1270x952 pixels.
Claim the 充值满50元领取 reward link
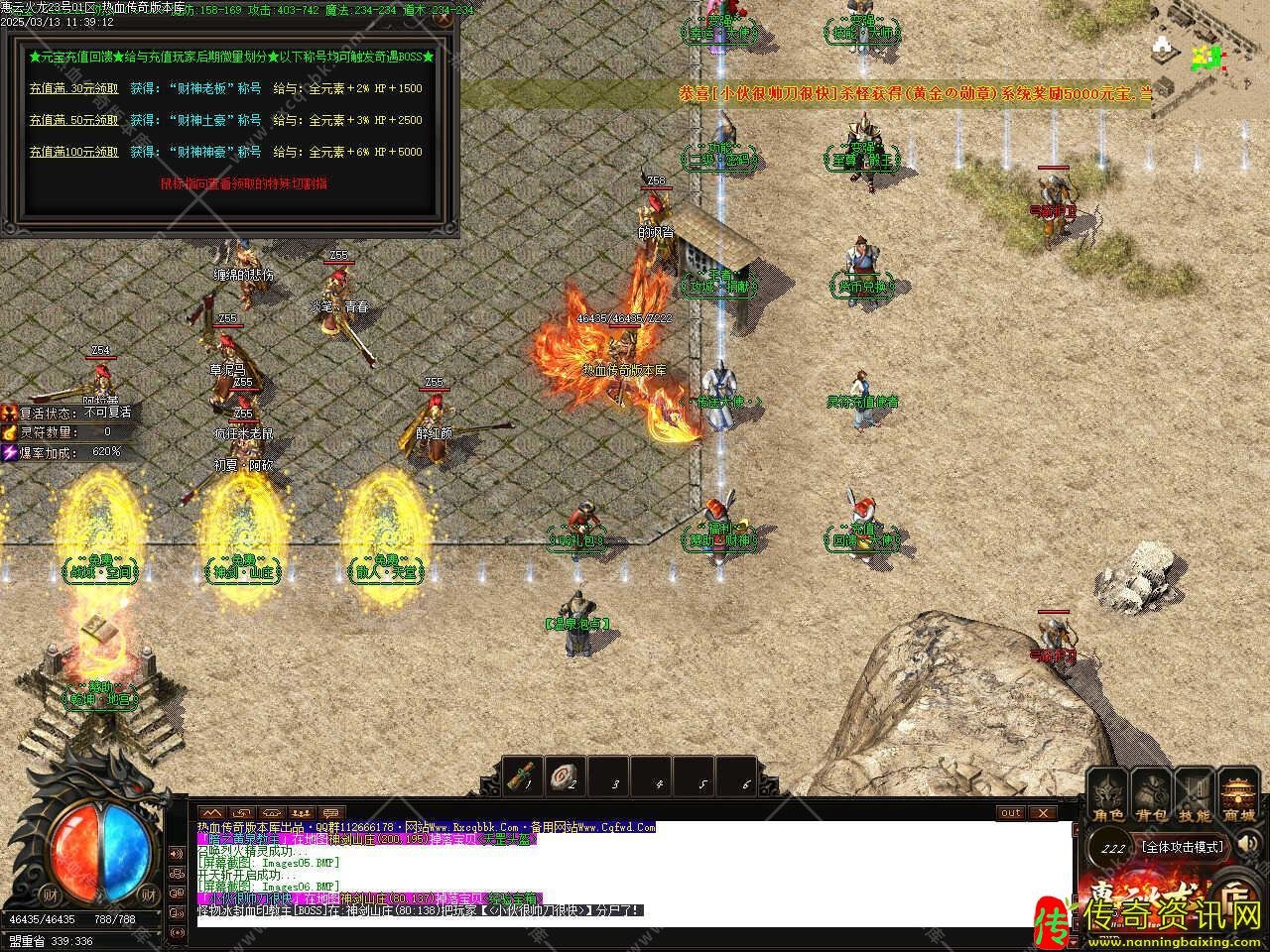pos(73,120)
